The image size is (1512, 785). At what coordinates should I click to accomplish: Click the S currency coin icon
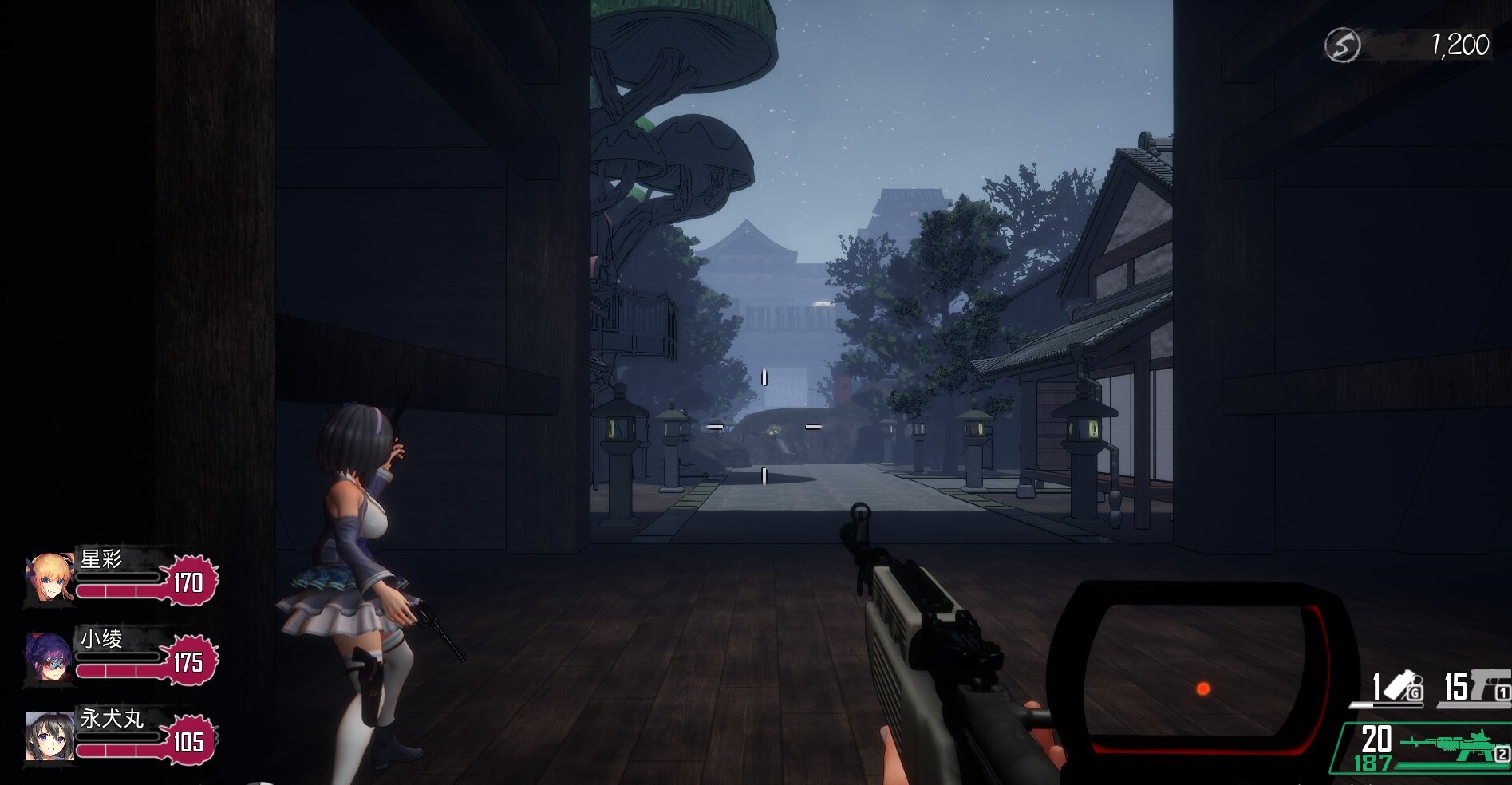pyautogui.click(x=1342, y=45)
